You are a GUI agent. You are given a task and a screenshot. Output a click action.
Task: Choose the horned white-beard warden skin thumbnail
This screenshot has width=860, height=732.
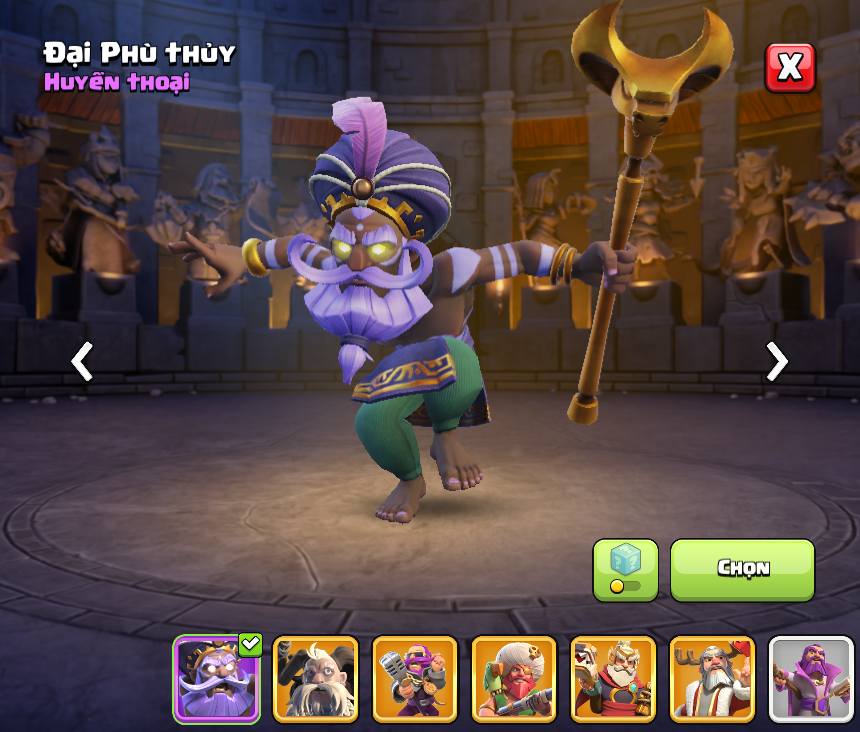315,679
